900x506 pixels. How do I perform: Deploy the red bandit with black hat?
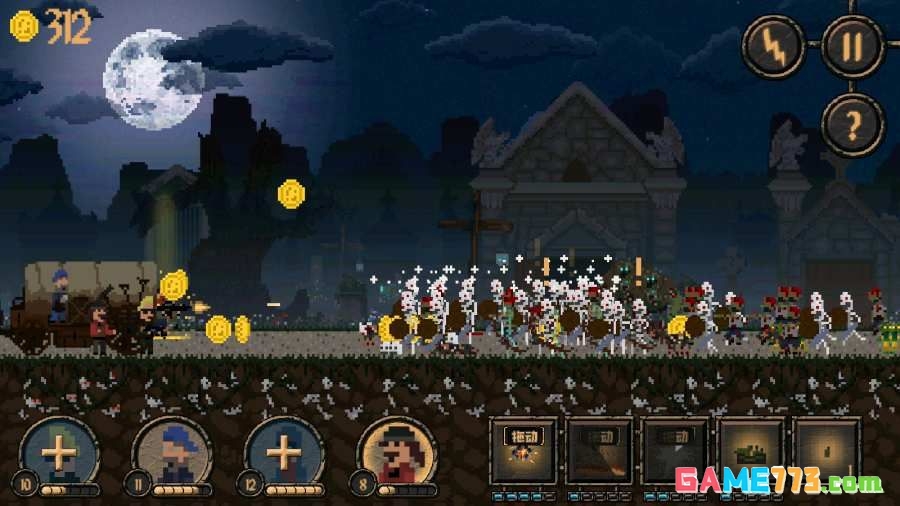[396, 454]
